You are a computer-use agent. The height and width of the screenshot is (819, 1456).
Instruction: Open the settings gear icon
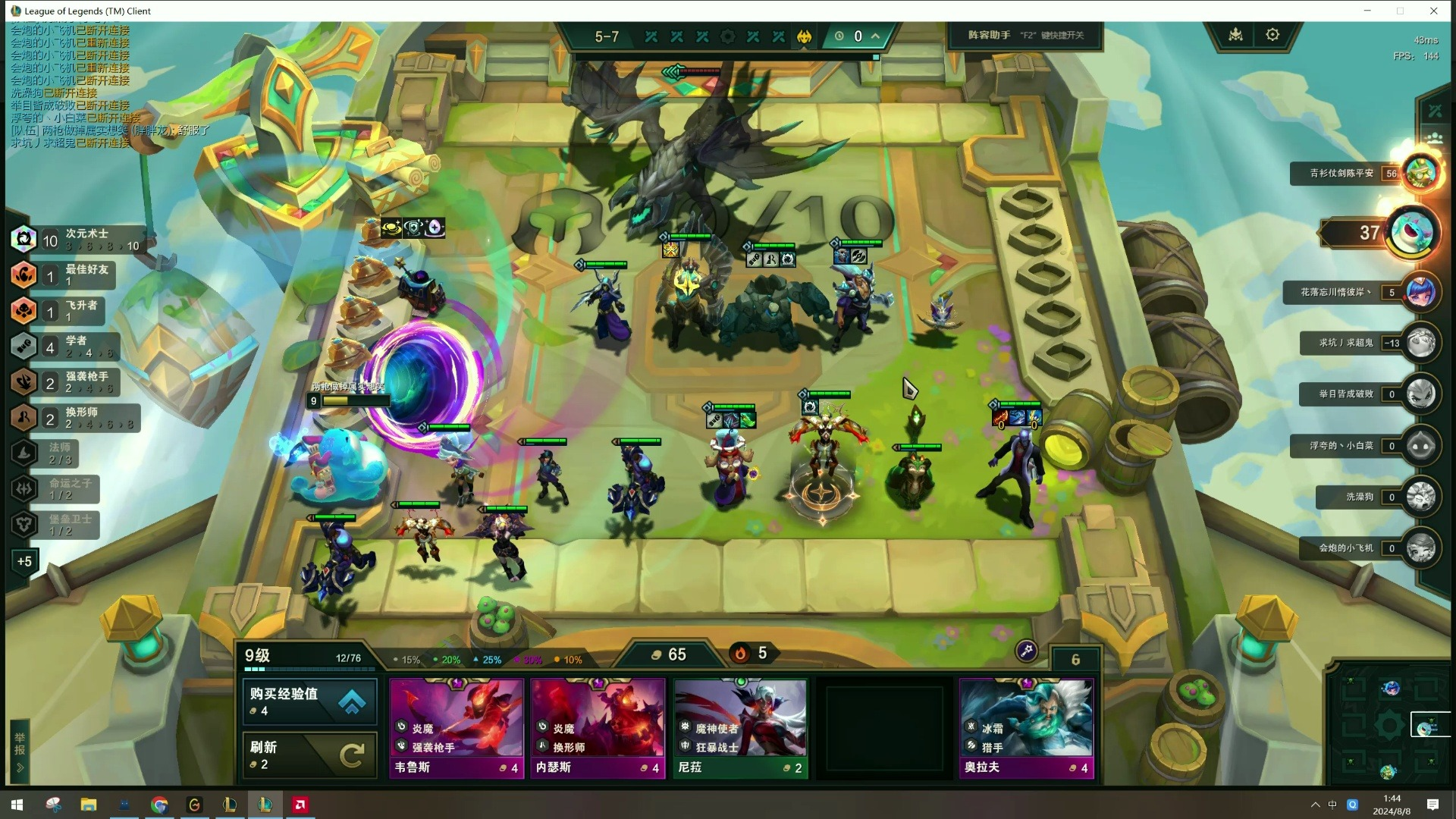click(1272, 35)
